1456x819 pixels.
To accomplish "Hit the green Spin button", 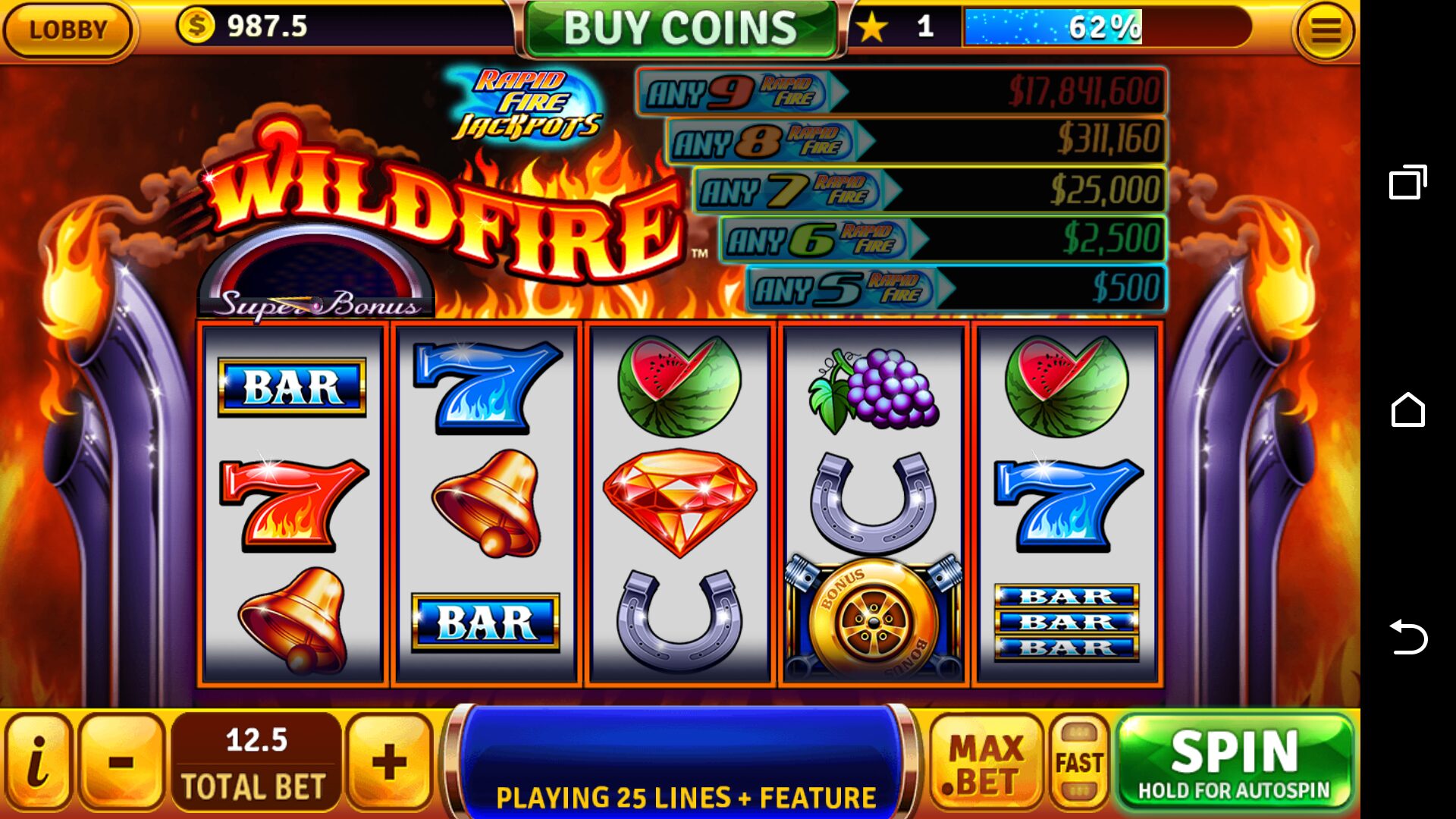I will 1234,762.
